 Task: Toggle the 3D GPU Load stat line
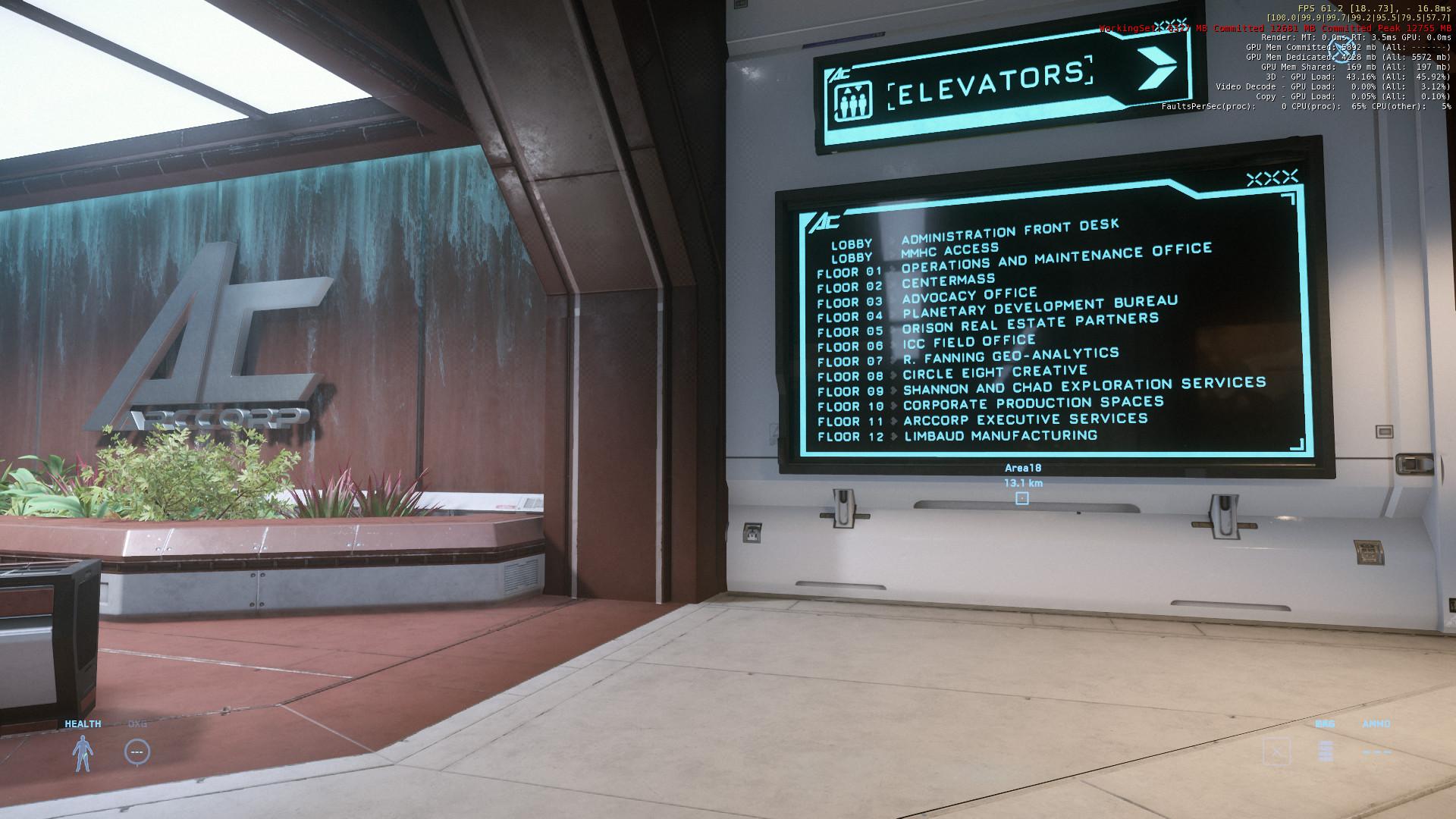point(1357,77)
